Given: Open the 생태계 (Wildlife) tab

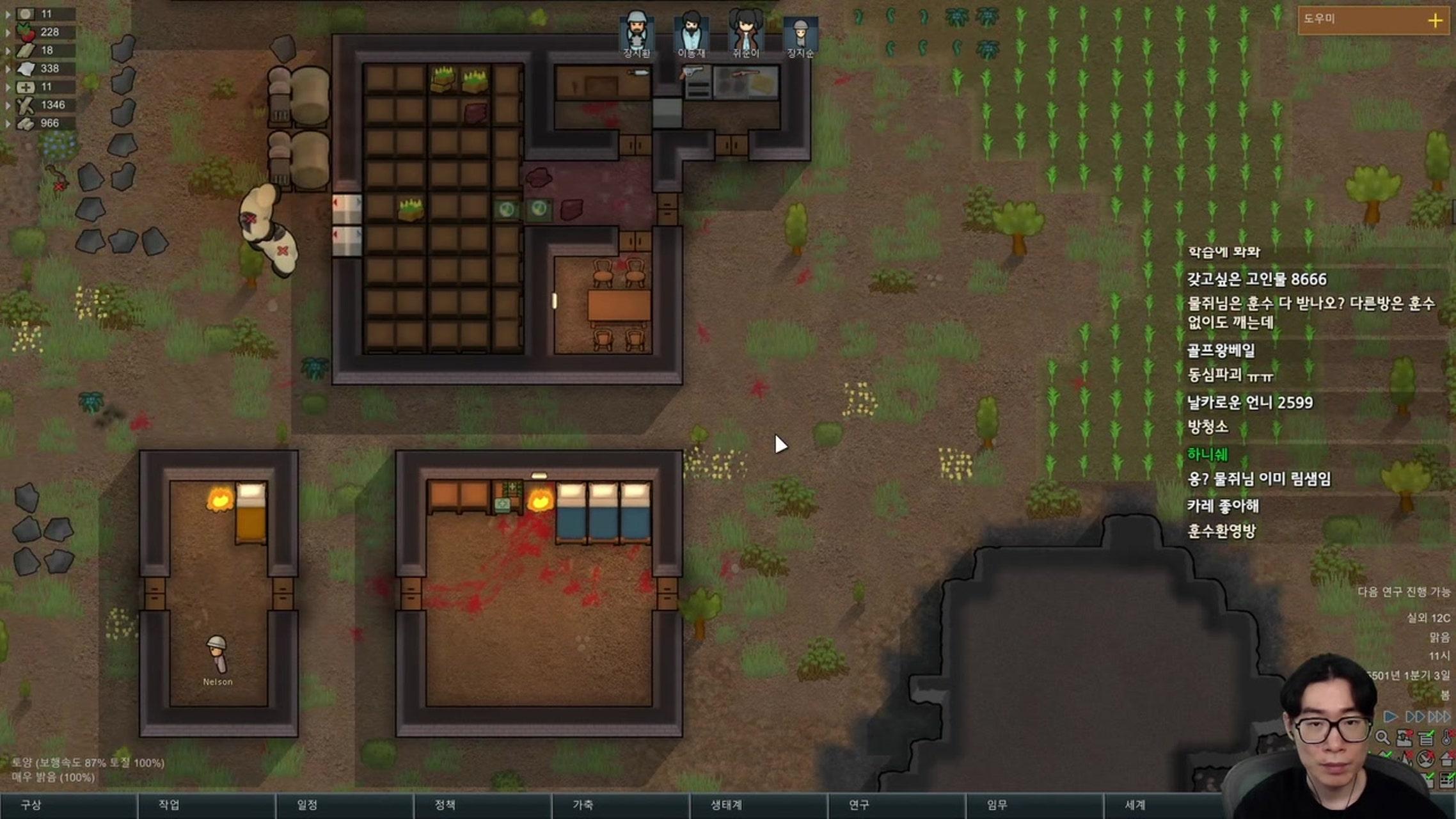Looking at the screenshot, I should (x=727, y=805).
